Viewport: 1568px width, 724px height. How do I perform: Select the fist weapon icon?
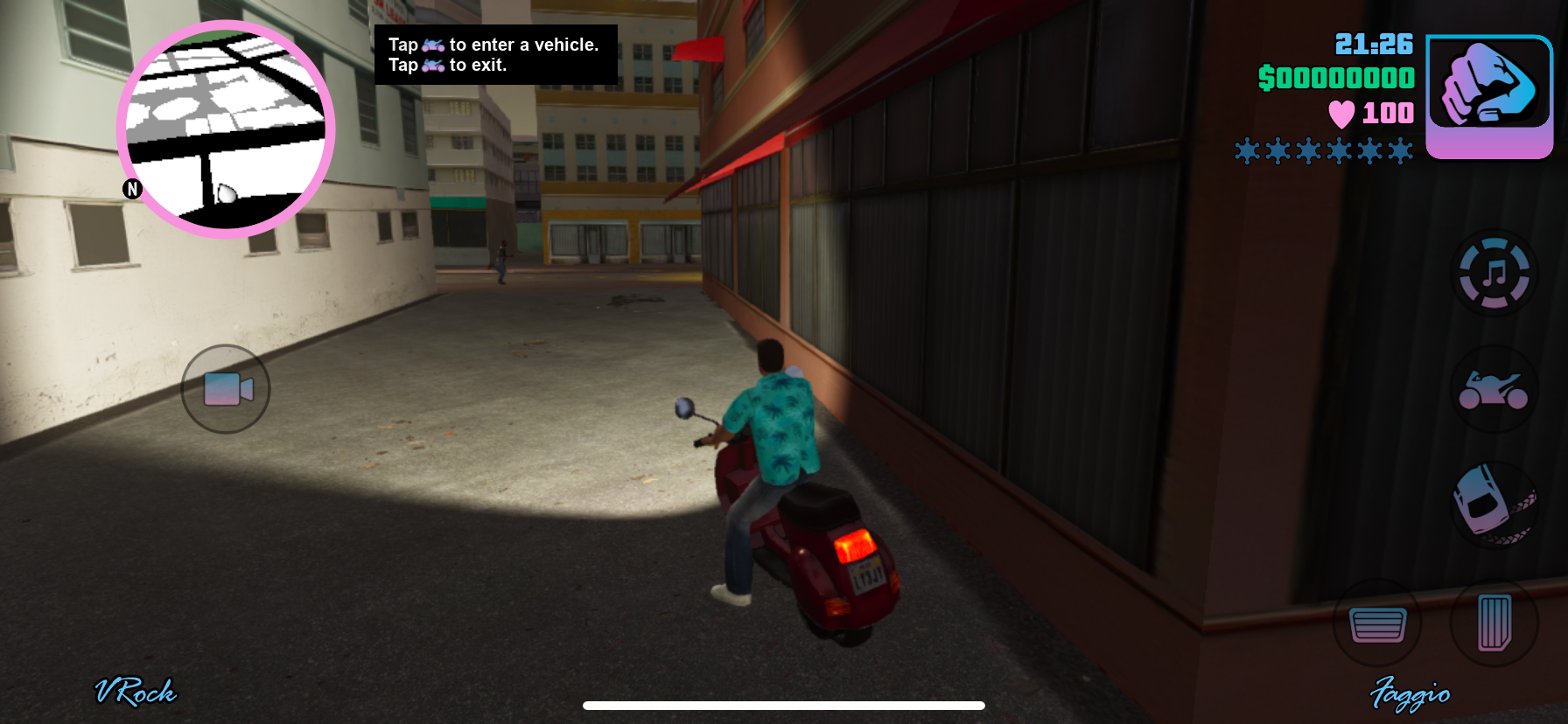coord(1489,96)
